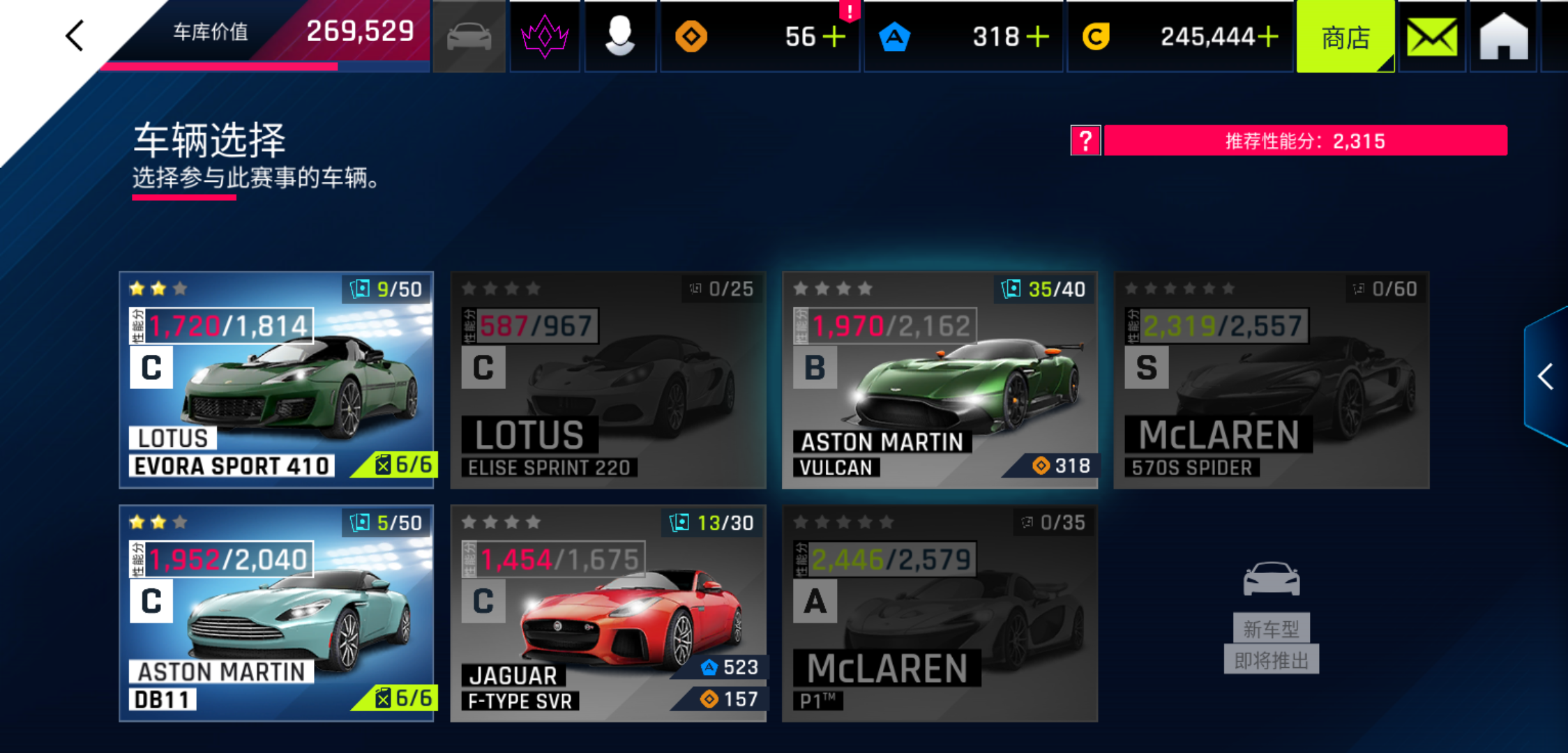Open the recommended performance help question mark
This screenshot has height=753, width=1568.
point(1085,141)
